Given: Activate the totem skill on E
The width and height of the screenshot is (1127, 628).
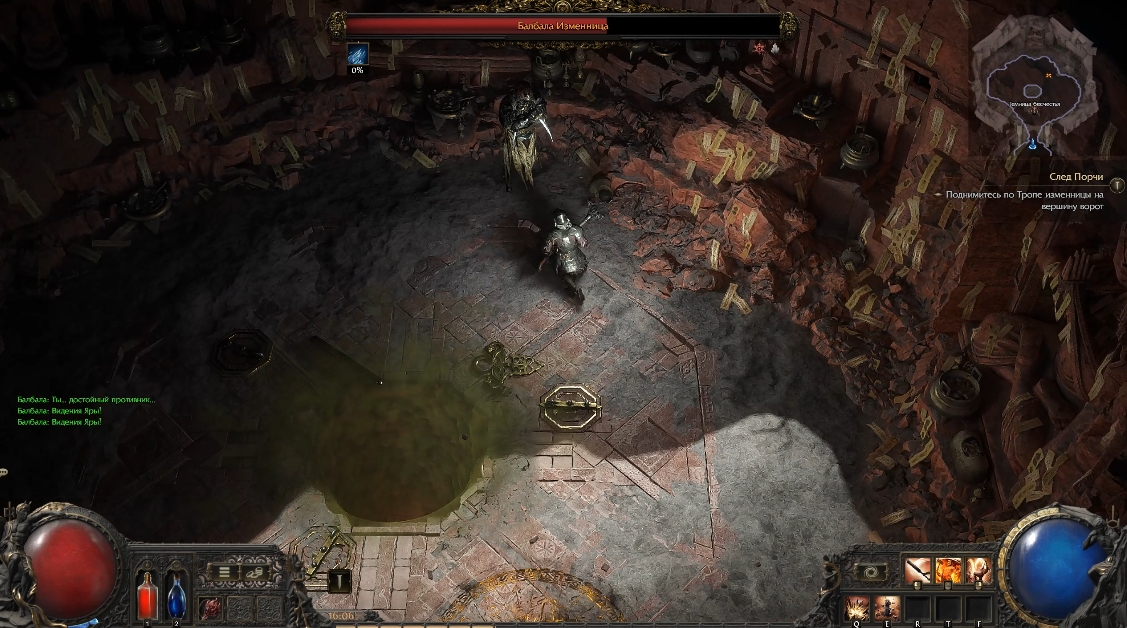Looking at the screenshot, I should pos(888,606).
